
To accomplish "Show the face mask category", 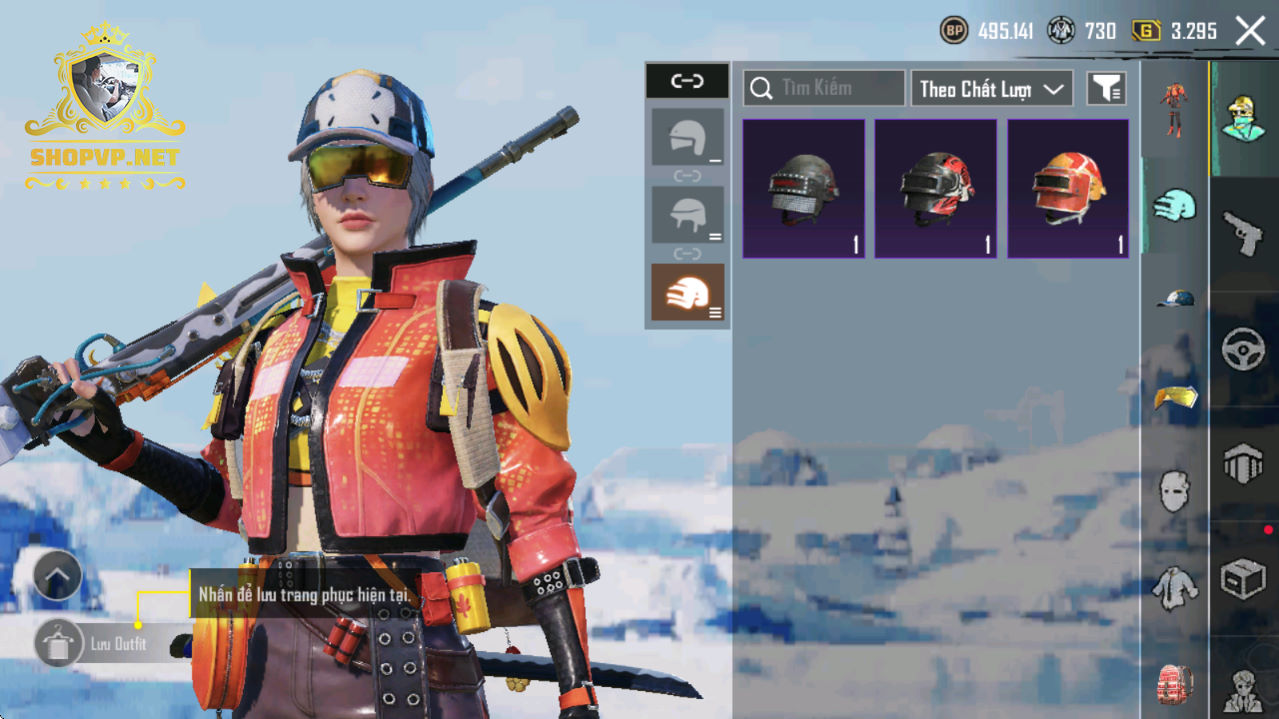I will [1175, 491].
